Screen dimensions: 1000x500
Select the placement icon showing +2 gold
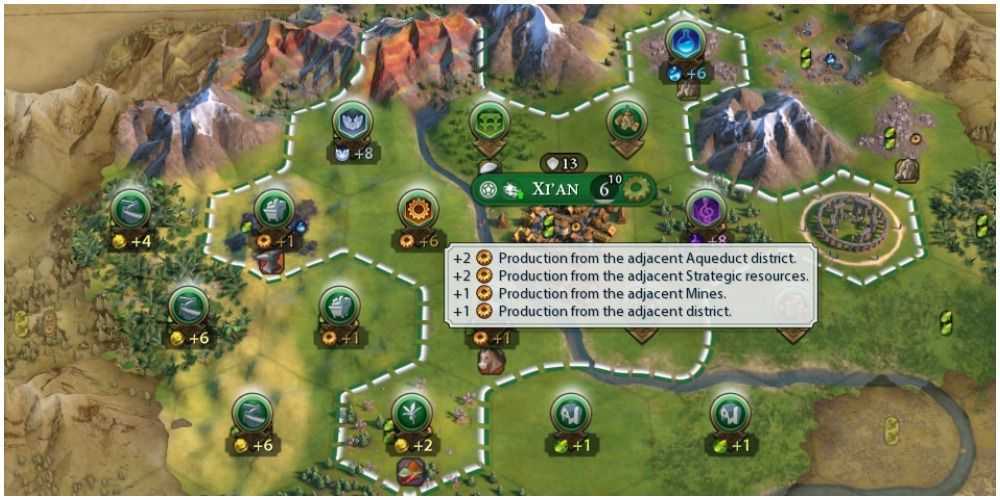pyautogui.click(x=411, y=412)
